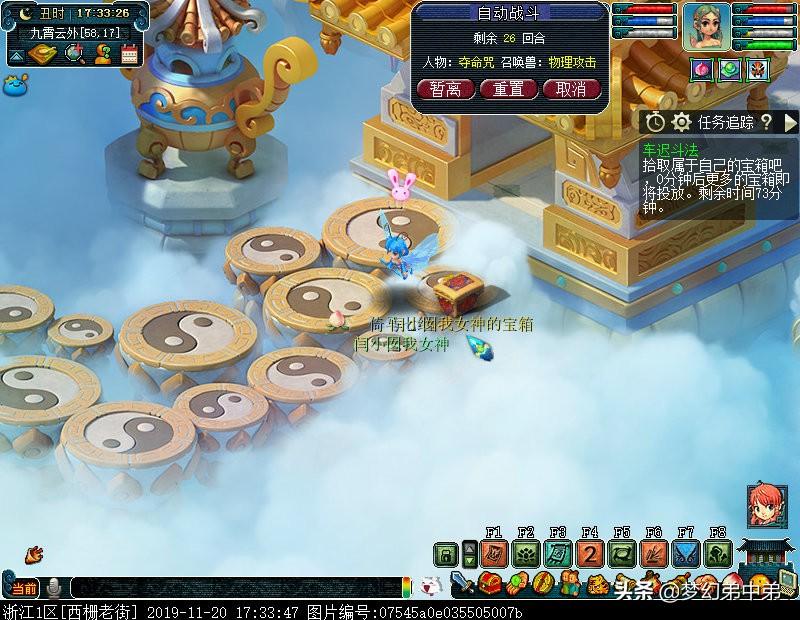Image resolution: width=800 pixels, height=620 pixels.
Task: Click the quest tracker stopwatch icon
Action: tap(655, 122)
